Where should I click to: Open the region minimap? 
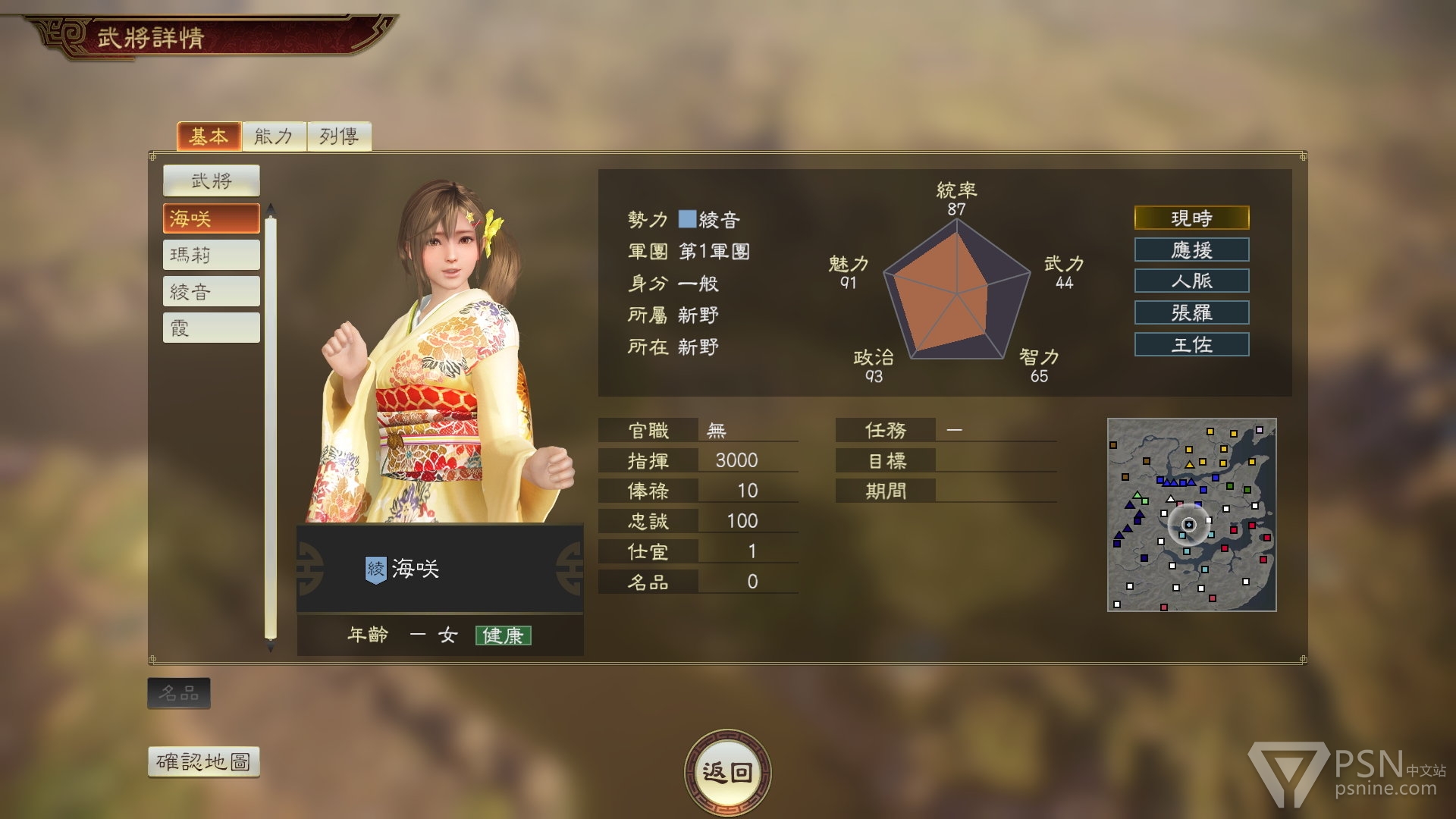[1191, 515]
